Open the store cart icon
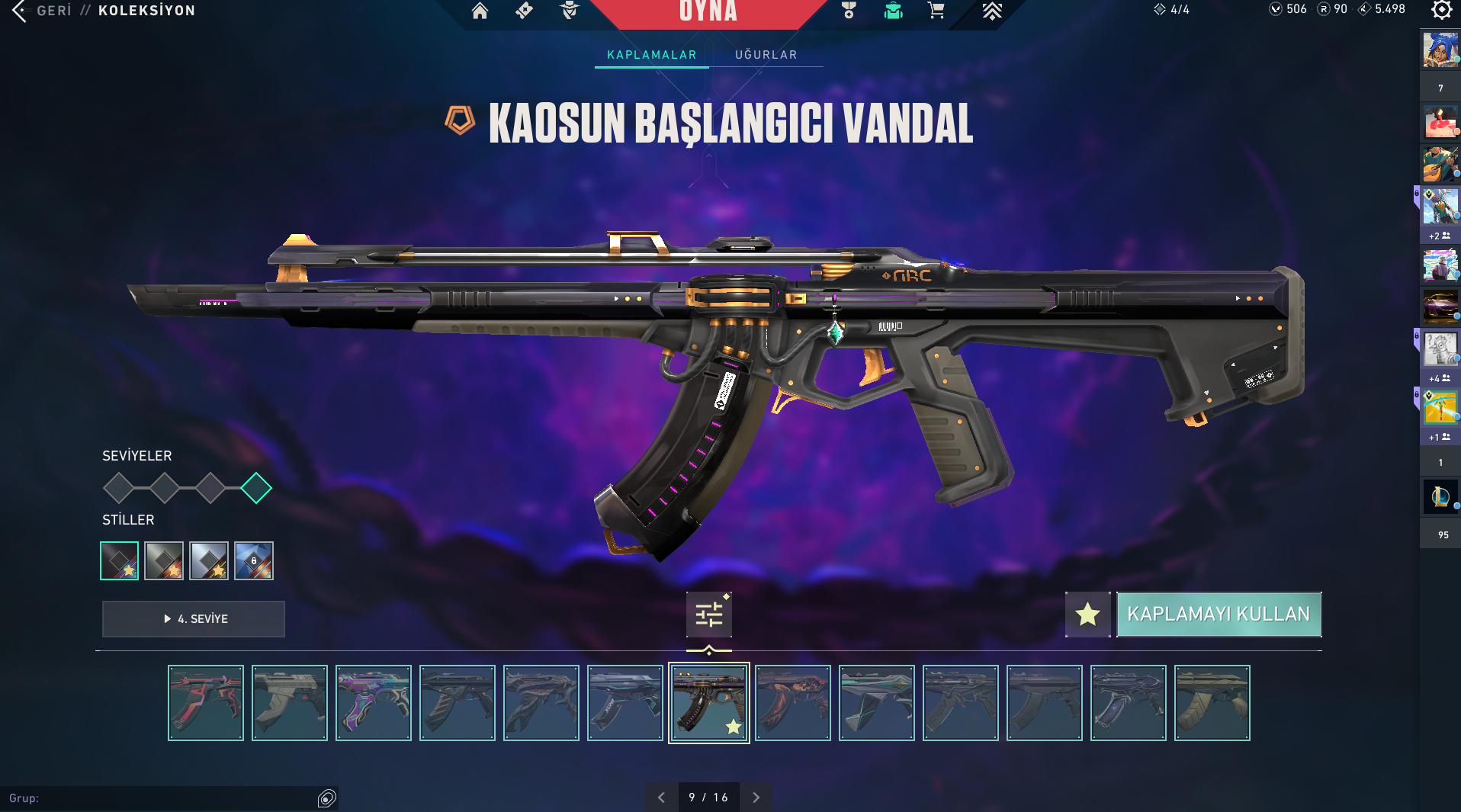1461x812 pixels. click(x=936, y=11)
